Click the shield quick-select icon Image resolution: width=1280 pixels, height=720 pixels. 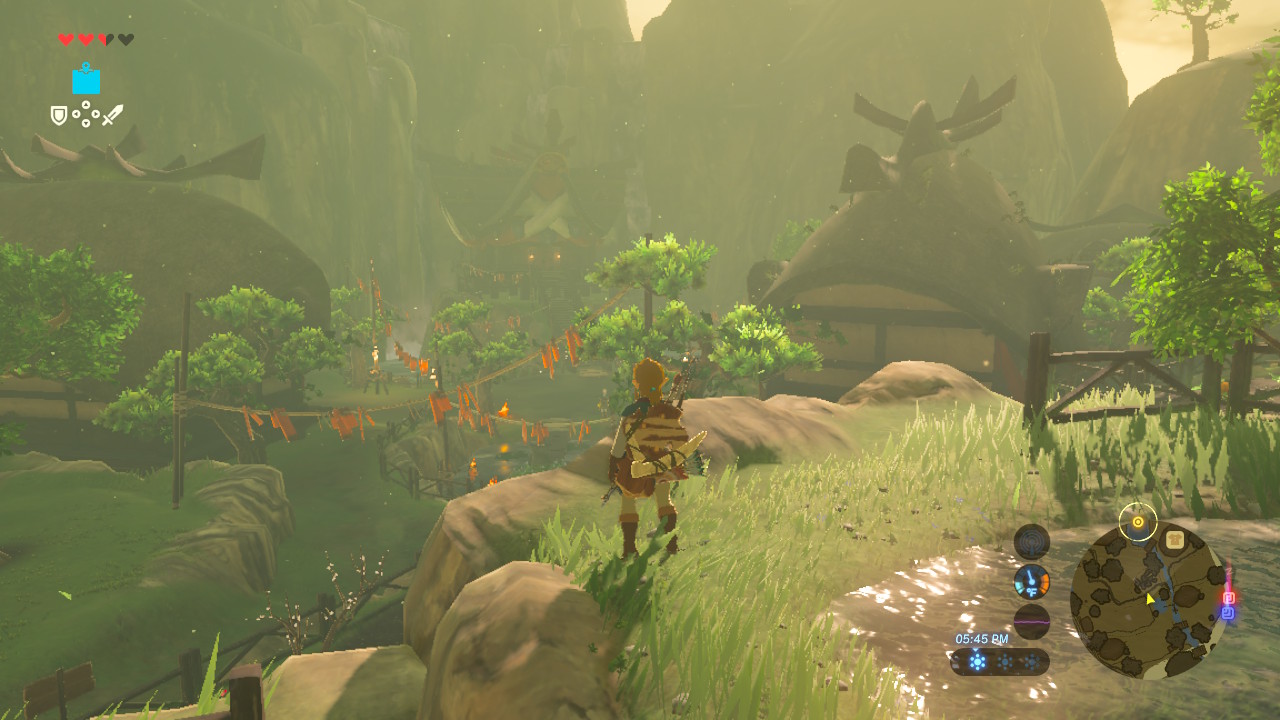pos(59,116)
